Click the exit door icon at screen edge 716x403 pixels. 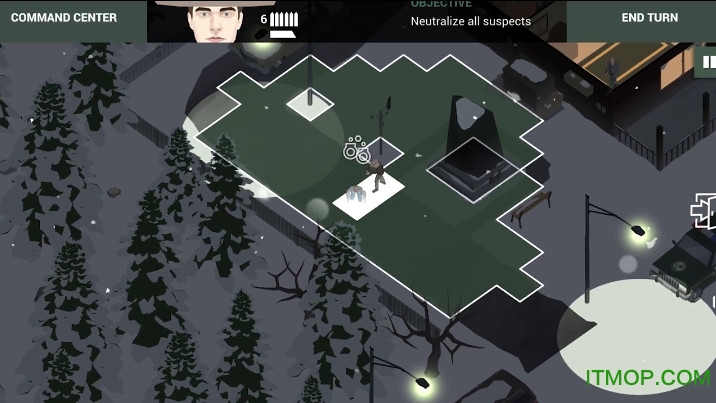point(703,211)
